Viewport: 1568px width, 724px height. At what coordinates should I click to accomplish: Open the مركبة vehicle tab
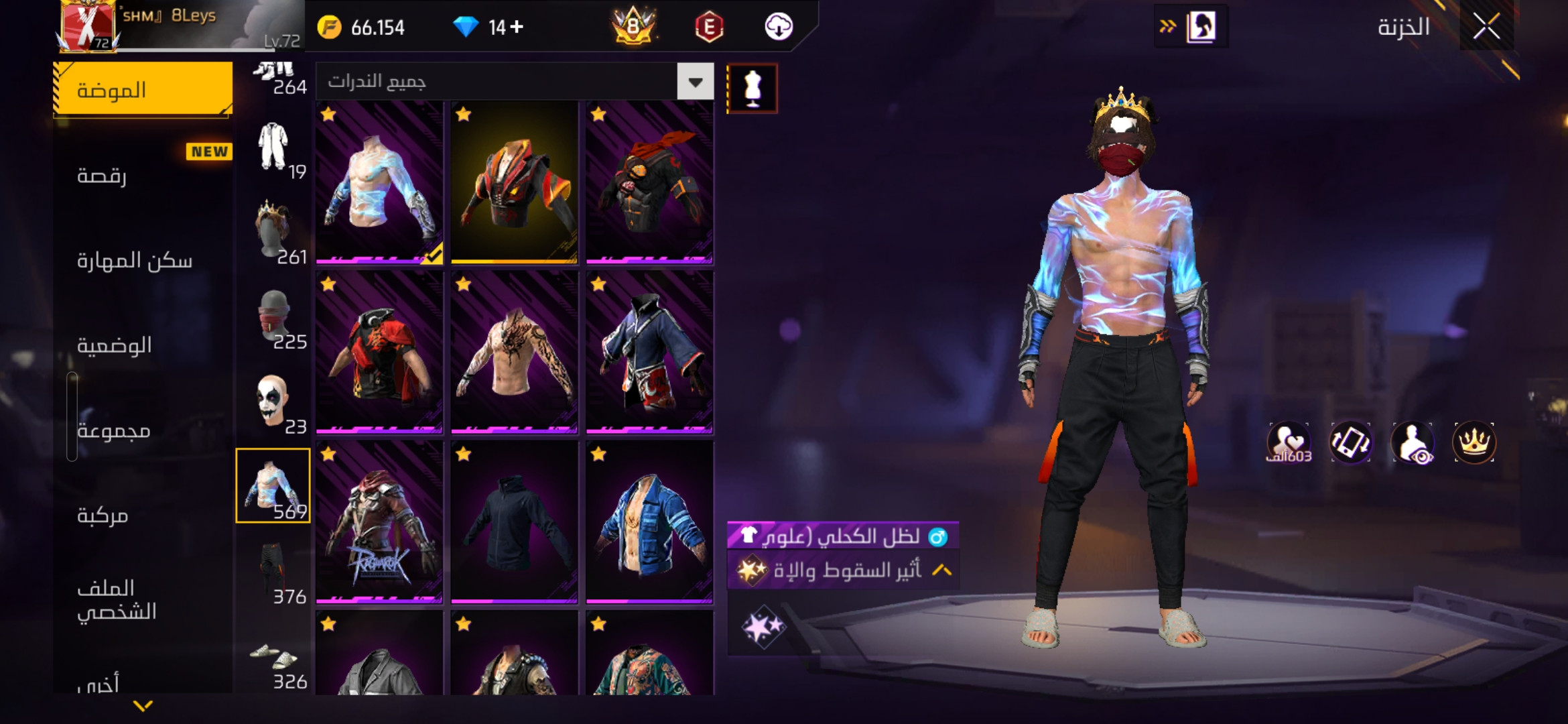pyautogui.click(x=143, y=516)
